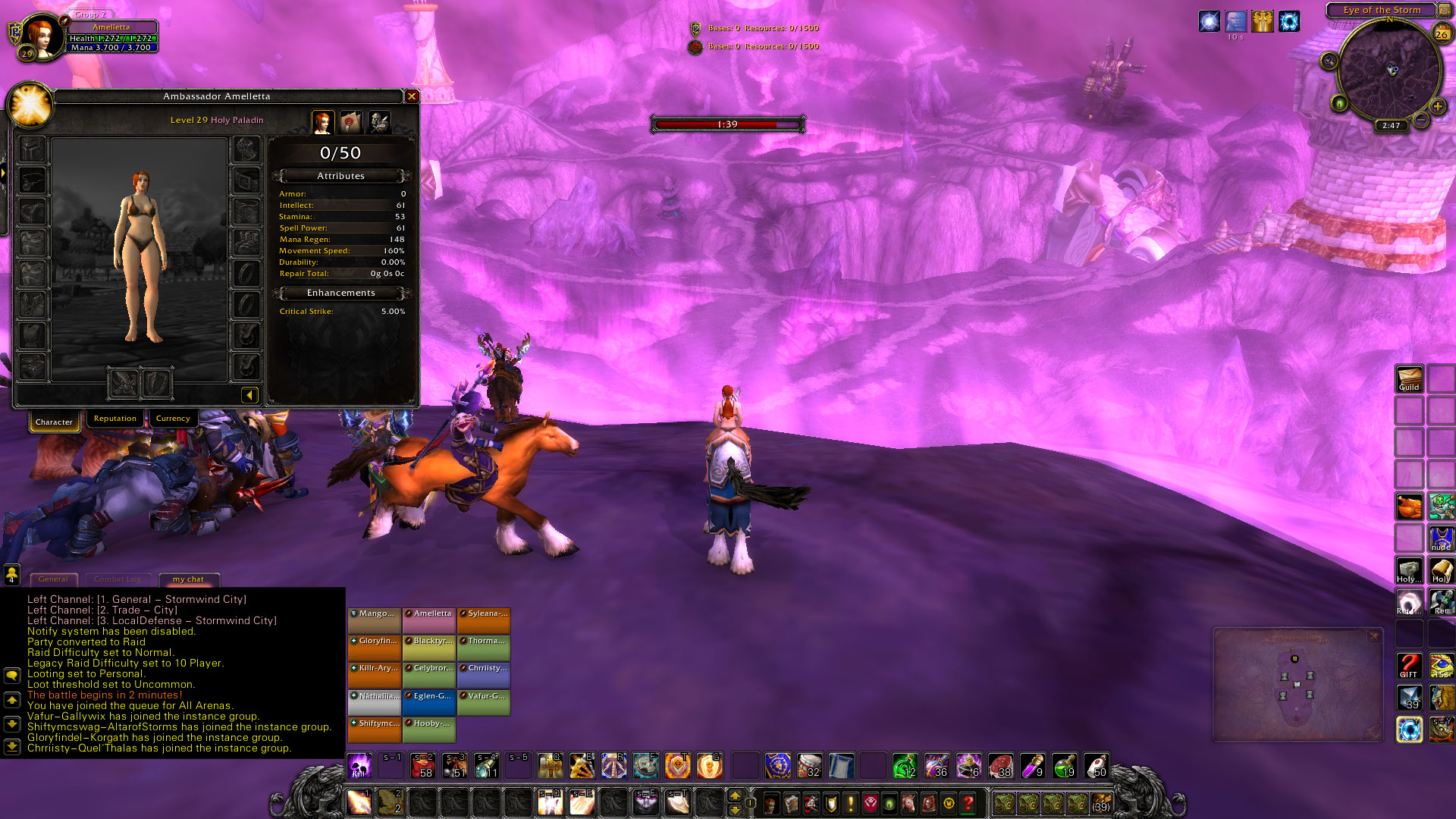Viewport: 1456px width, 819px height.
Task: Close the Ambassador Amelletta character window
Action: tap(412, 96)
